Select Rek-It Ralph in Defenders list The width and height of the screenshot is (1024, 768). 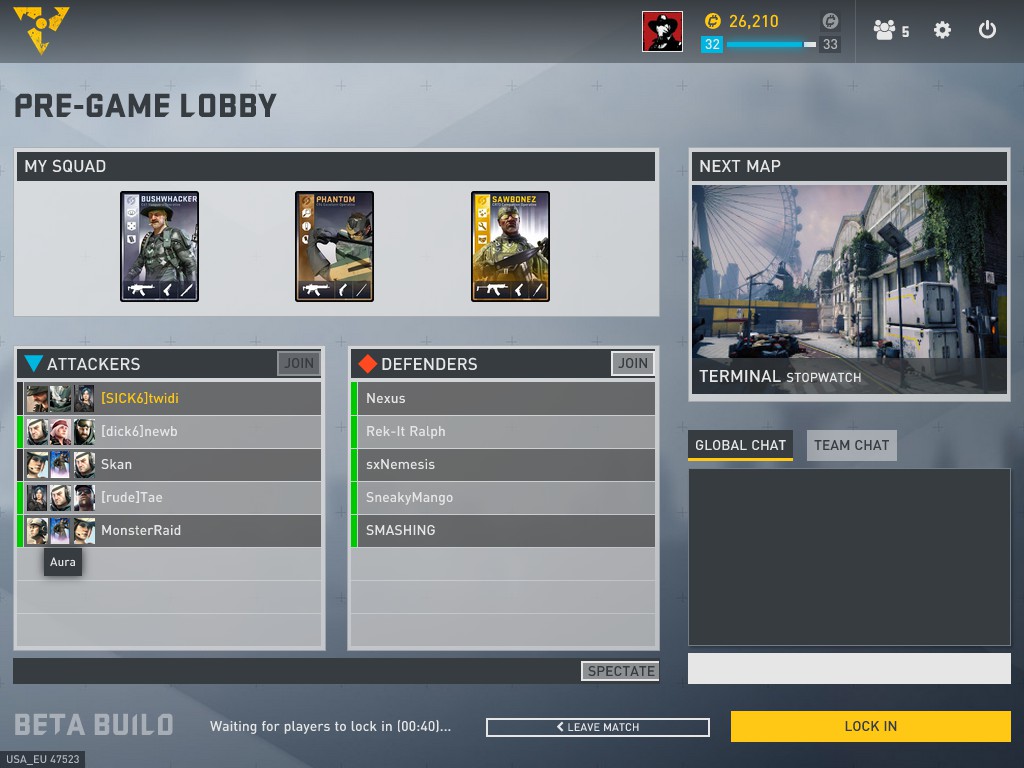coord(503,431)
